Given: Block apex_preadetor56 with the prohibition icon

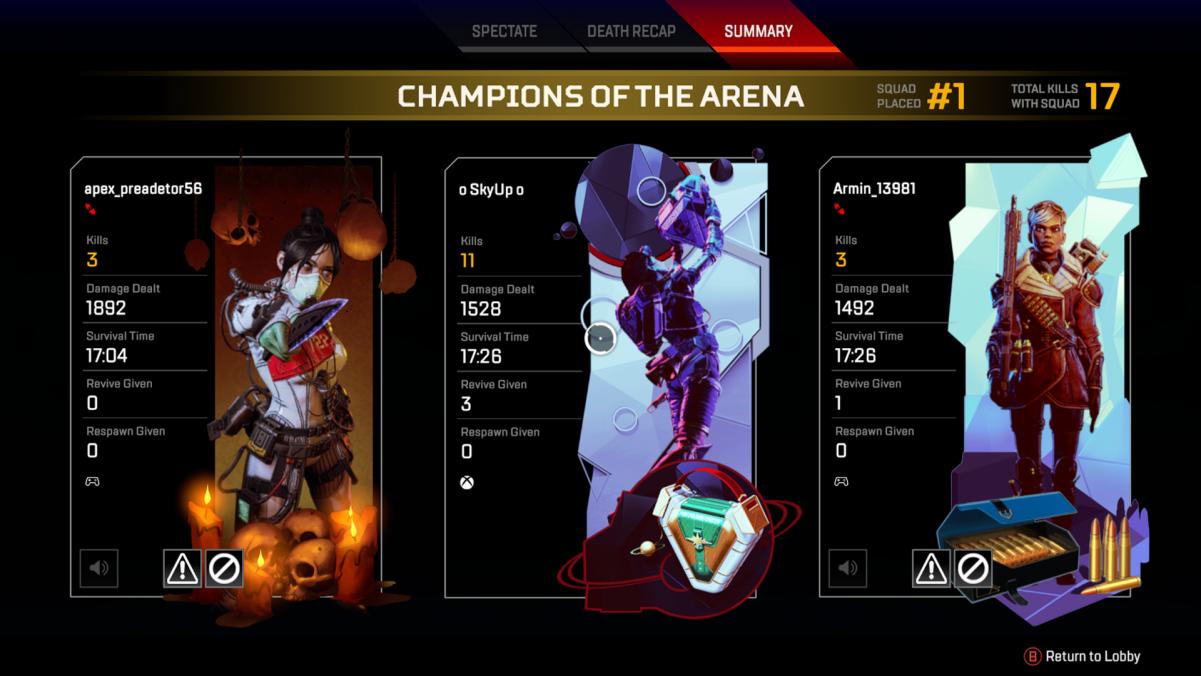Looking at the screenshot, I should point(224,568).
